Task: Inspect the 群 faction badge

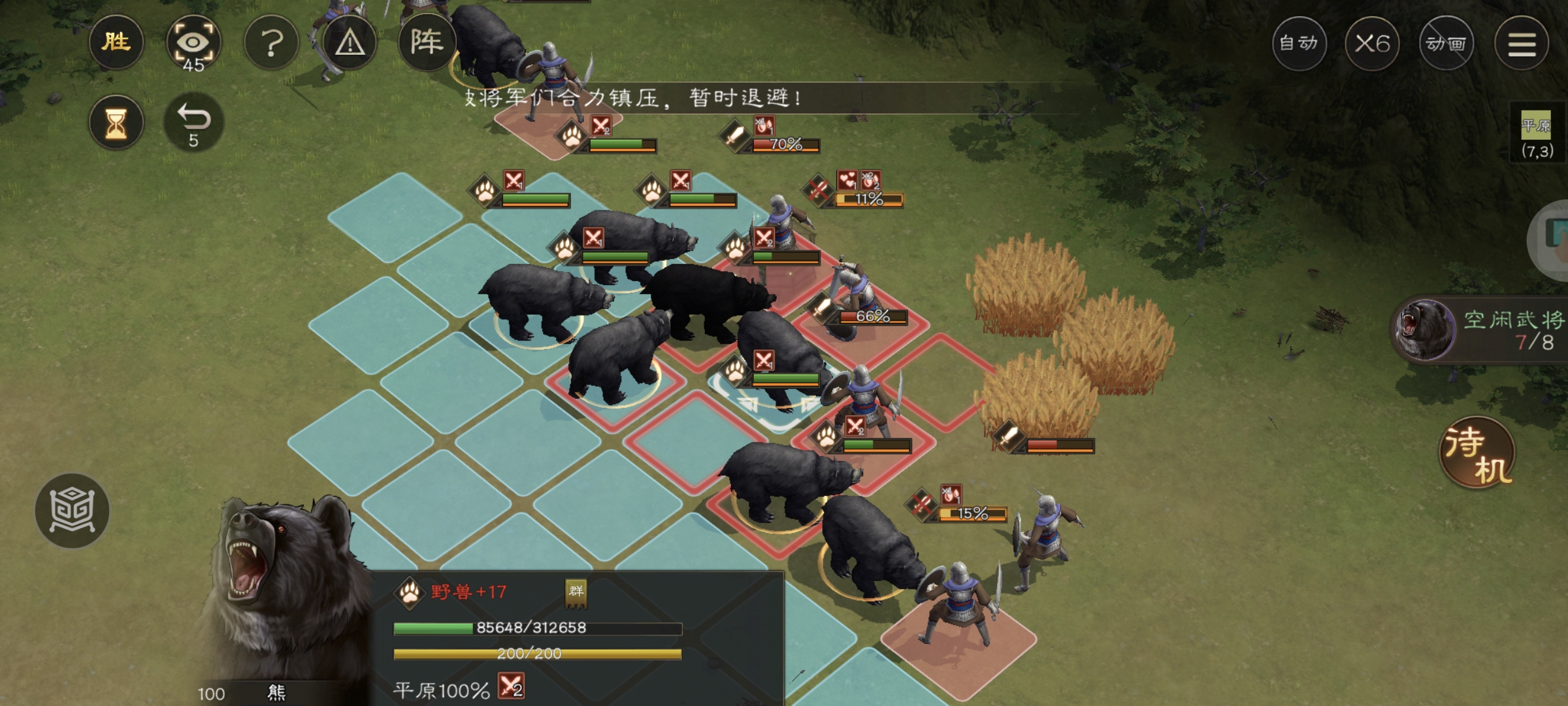Action: (576, 592)
